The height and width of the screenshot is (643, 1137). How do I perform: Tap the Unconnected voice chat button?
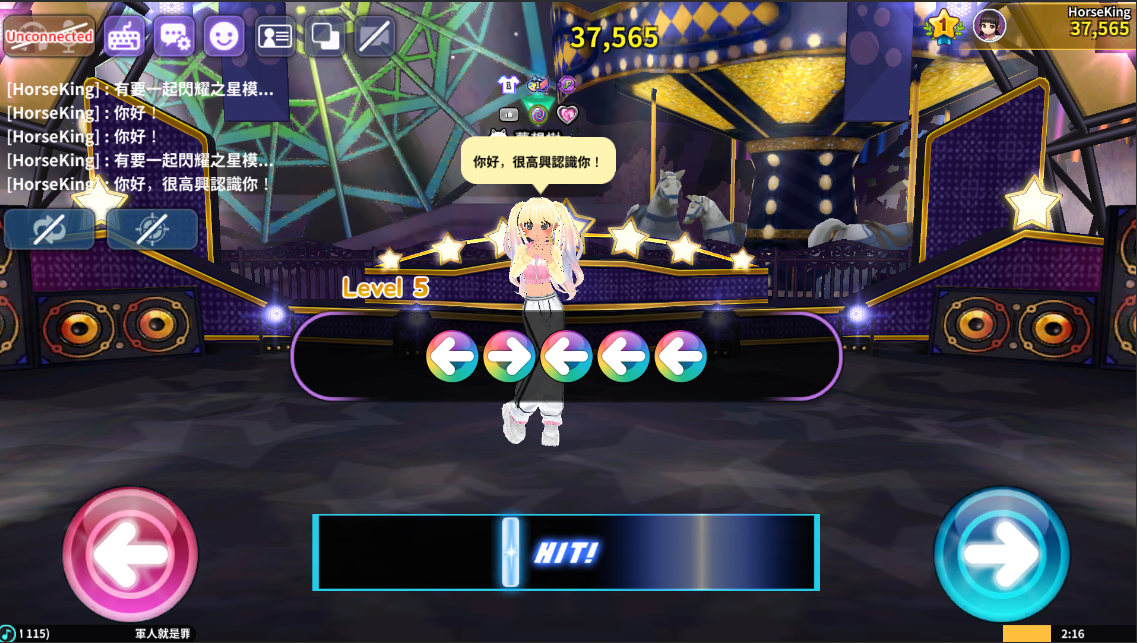(x=49, y=36)
